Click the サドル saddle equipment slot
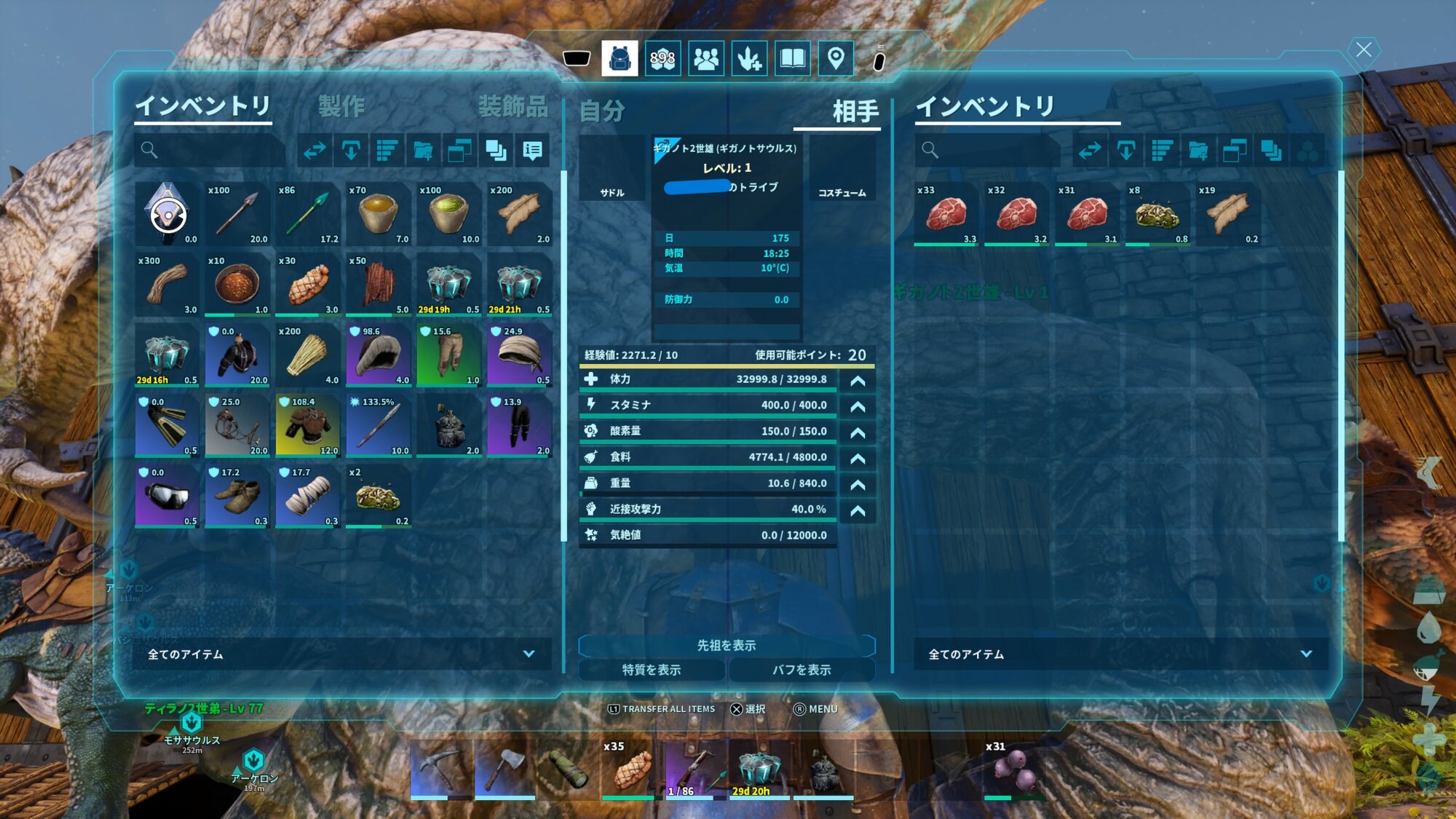1456x819 pixels. pyautogui.click(x=612, y=169)
